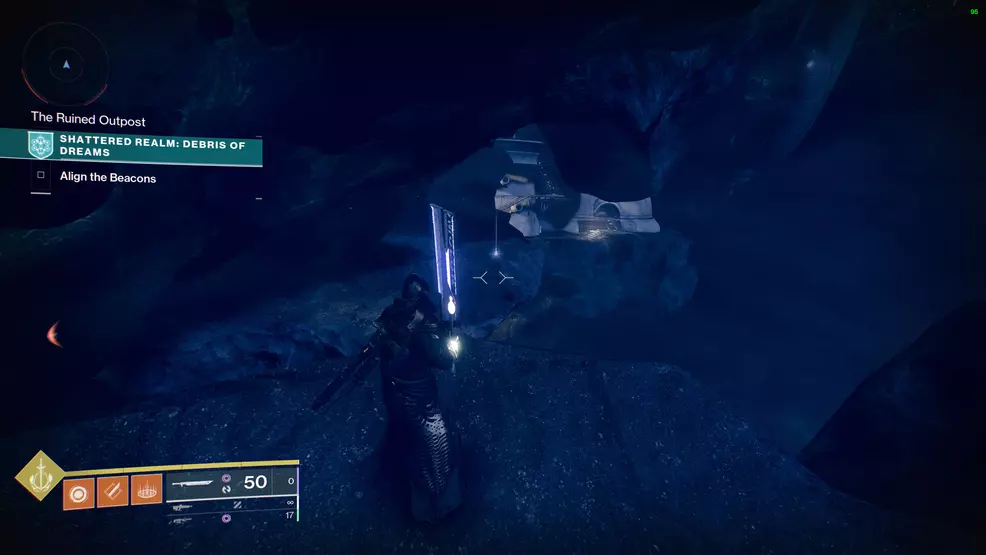Choose the orange melee ability icon
The height and width of the screenshot is (555, 986).
pyautogui.click(x=112, y=493)
